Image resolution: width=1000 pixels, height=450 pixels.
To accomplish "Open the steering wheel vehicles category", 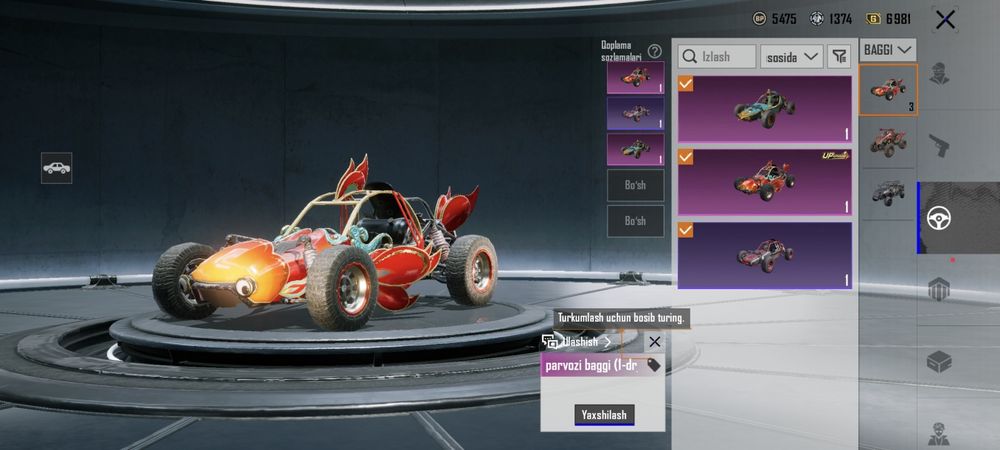I will 939,218.
